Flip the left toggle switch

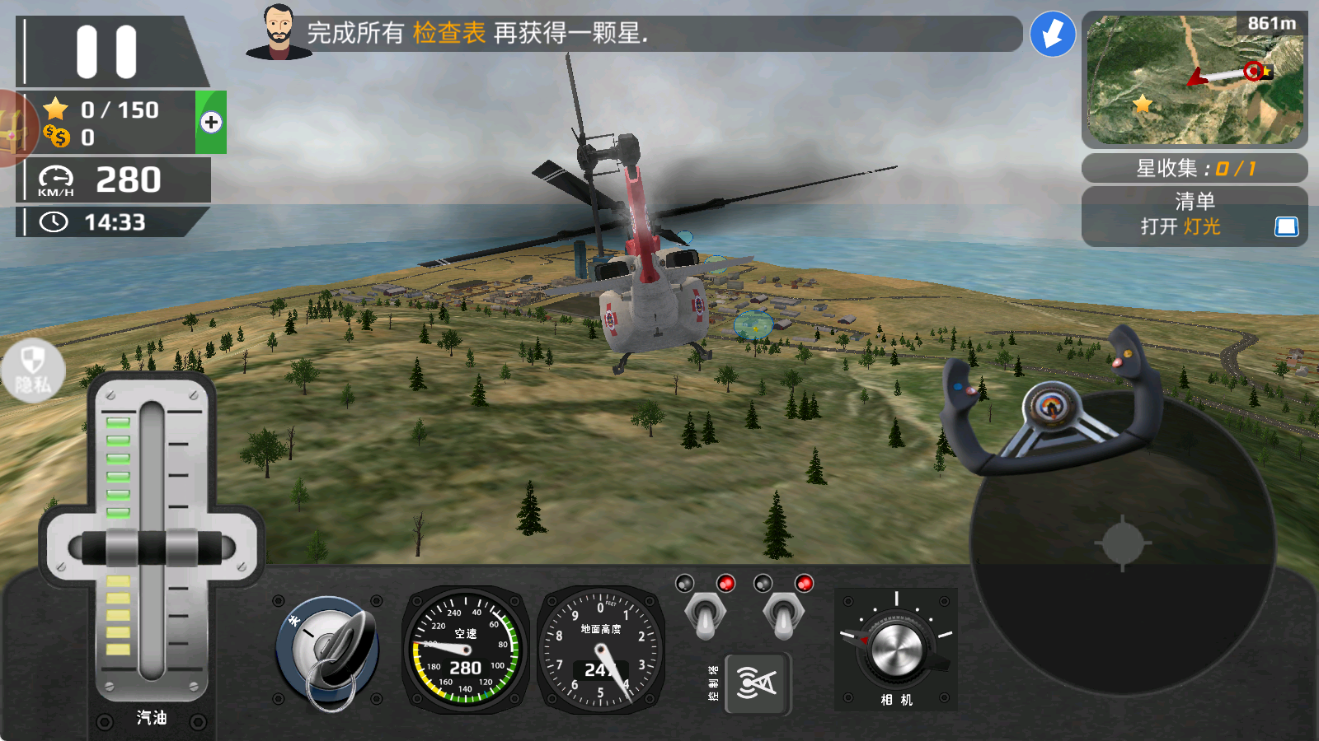(705, 616)
